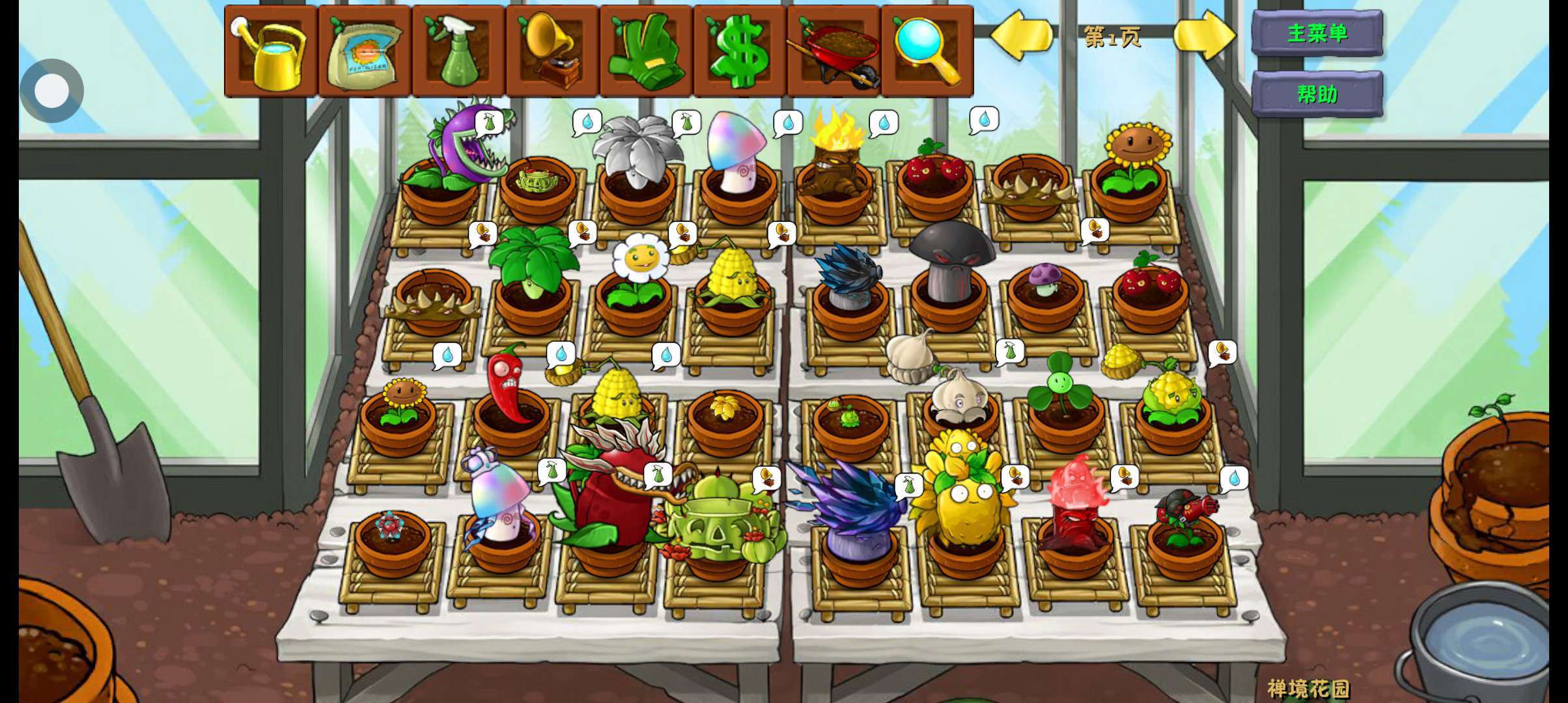Select the golden watering can tool

point(272,51)
